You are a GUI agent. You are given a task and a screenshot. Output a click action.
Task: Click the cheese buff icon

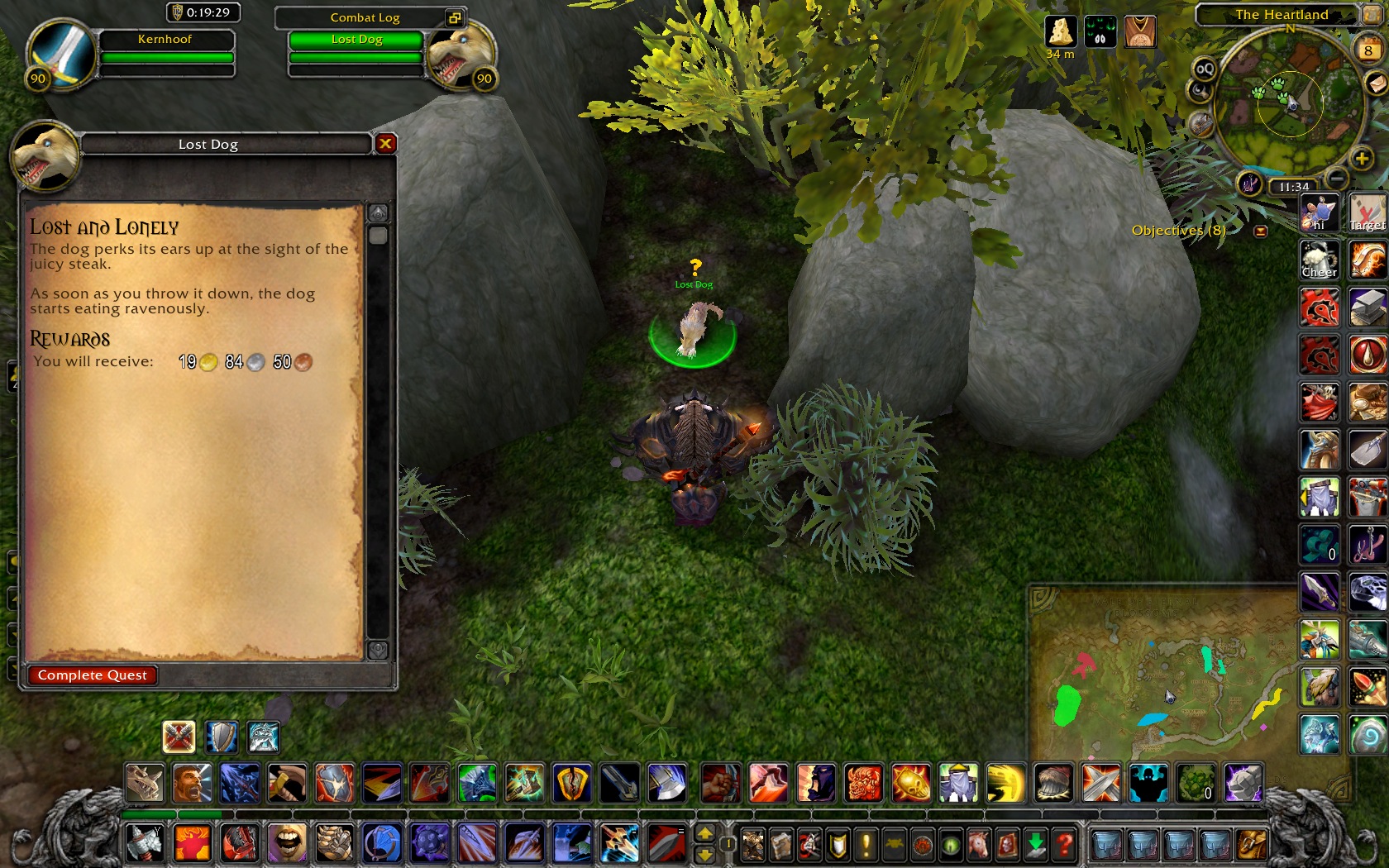(1060, 31)
